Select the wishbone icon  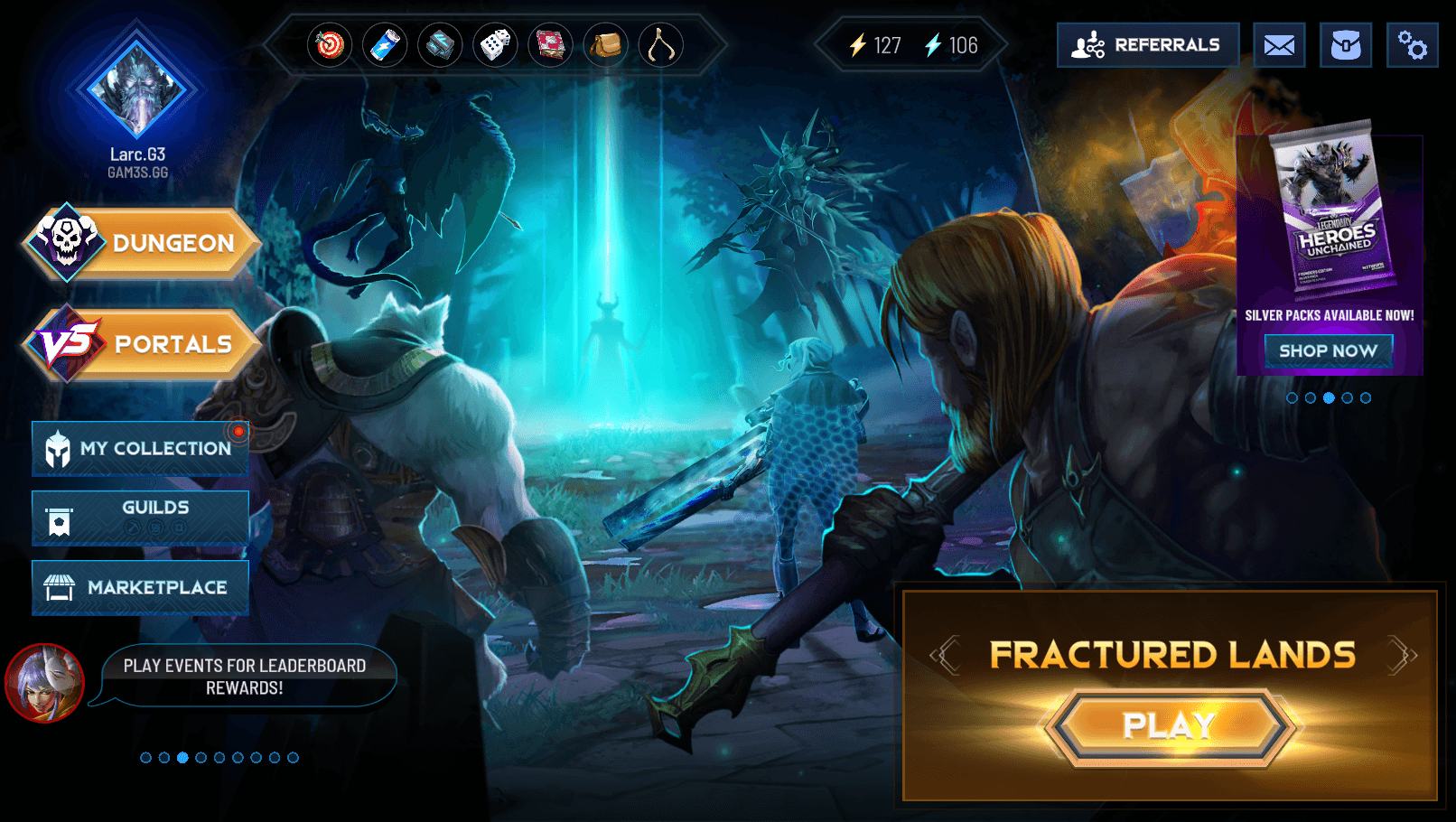660,45
